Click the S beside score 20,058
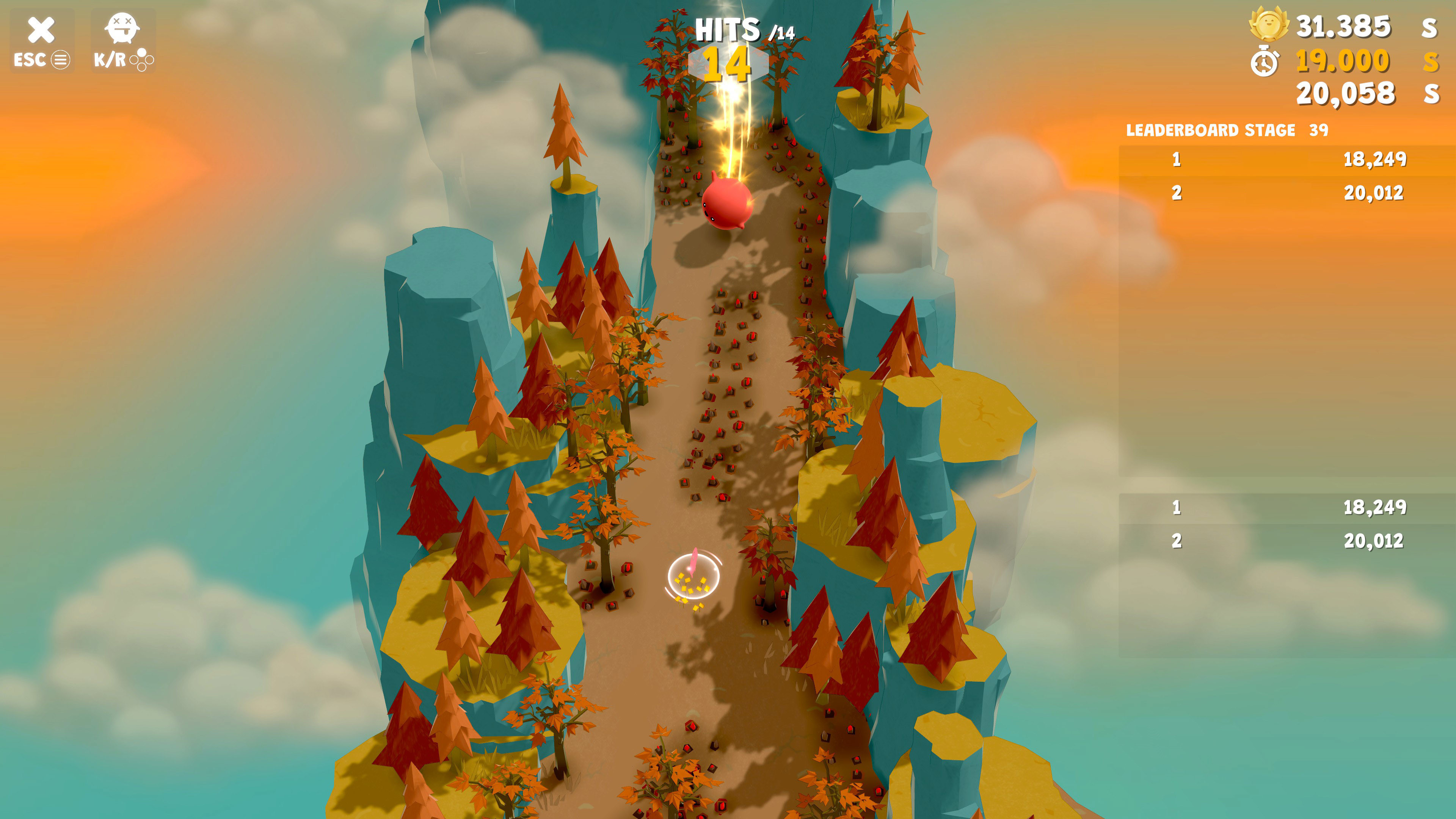The height and width of the screenshot is (819, 1456). point(1432,94)
